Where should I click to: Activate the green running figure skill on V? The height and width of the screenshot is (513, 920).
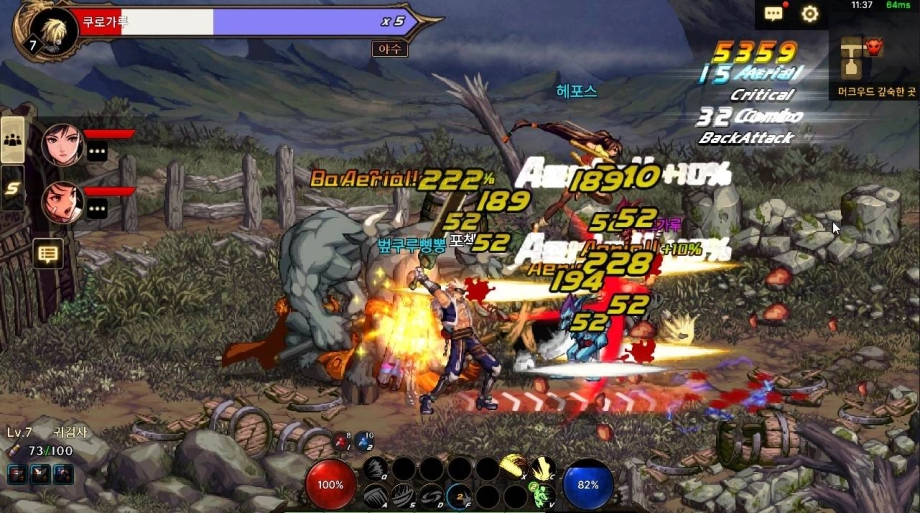[x=543, y=494]
